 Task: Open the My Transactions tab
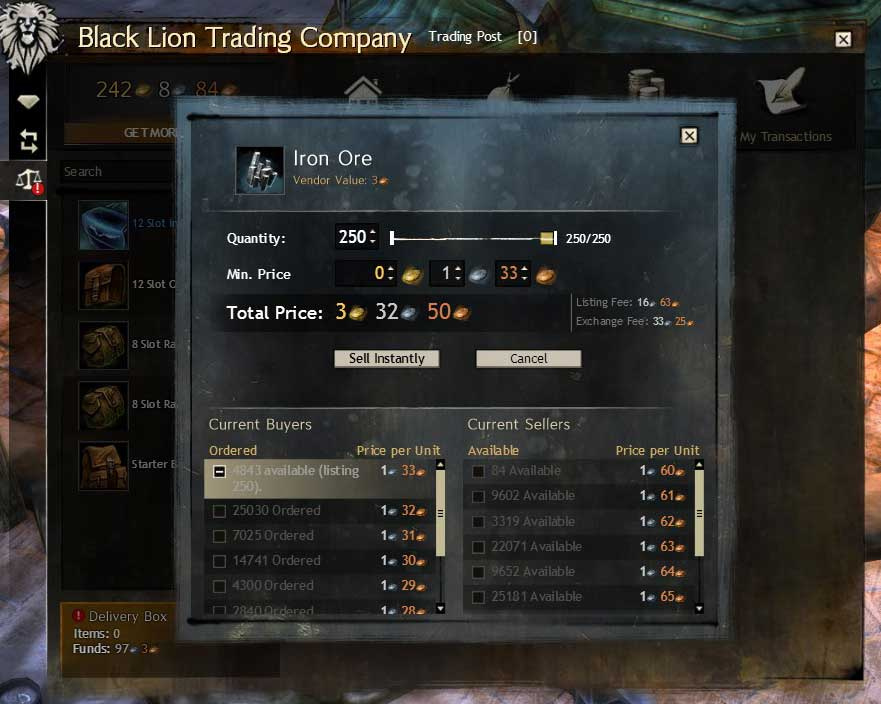(785, 110)
